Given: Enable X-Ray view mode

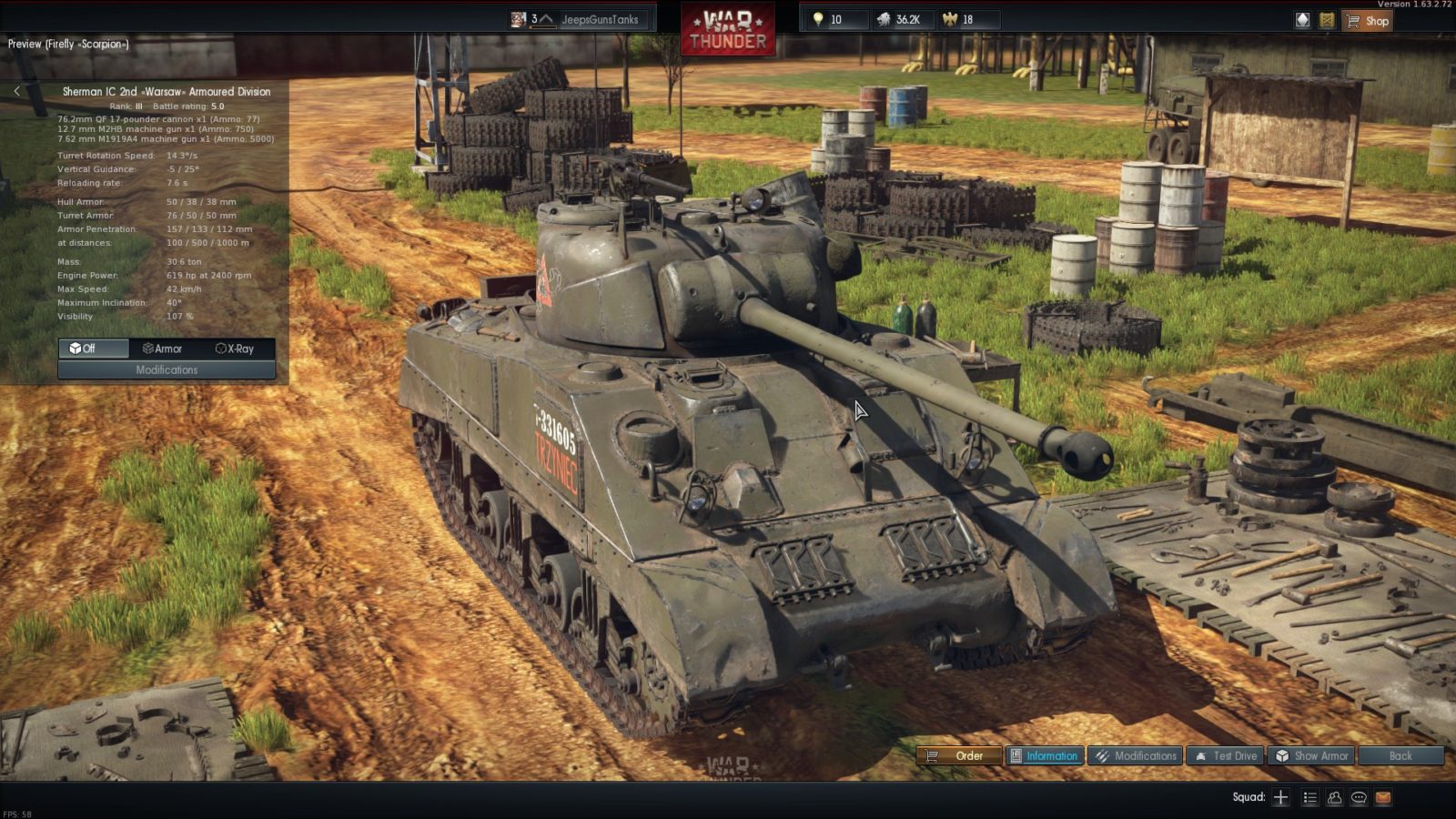Looking at the screenshot, I should 236,349.
